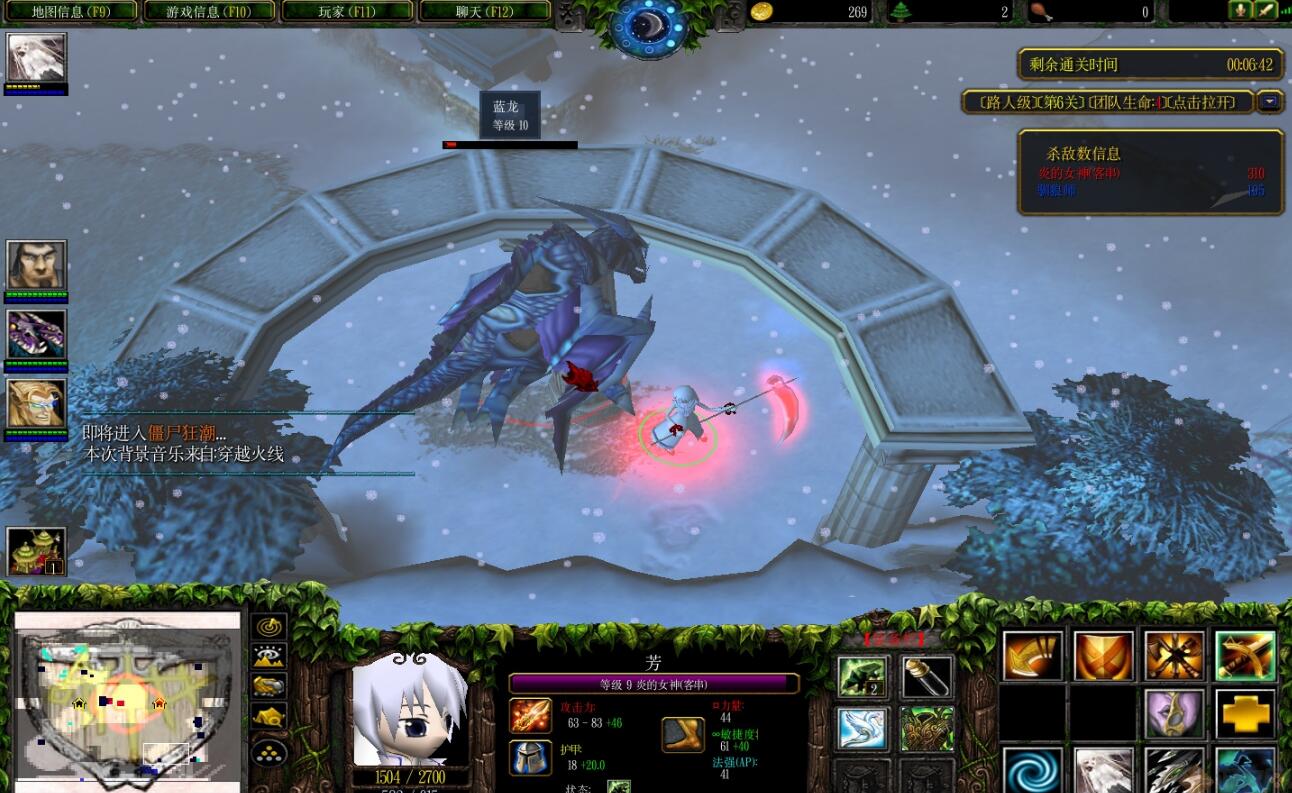This screenshot has width=1292, height=793.
Task: Open the 聊天 (F12) menu
Action: 485,12
